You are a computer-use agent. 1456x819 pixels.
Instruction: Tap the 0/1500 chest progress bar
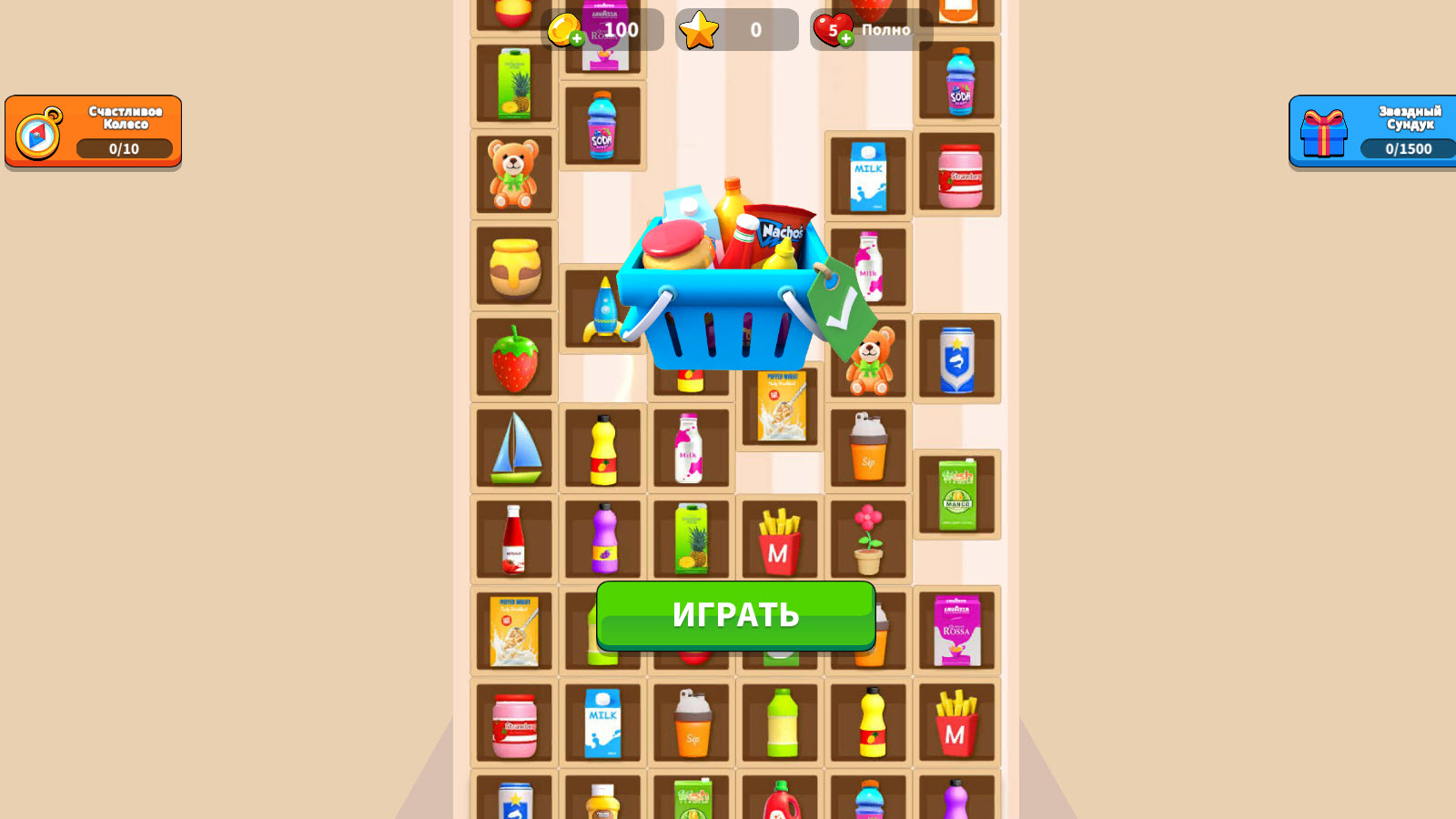(1409, 148)
